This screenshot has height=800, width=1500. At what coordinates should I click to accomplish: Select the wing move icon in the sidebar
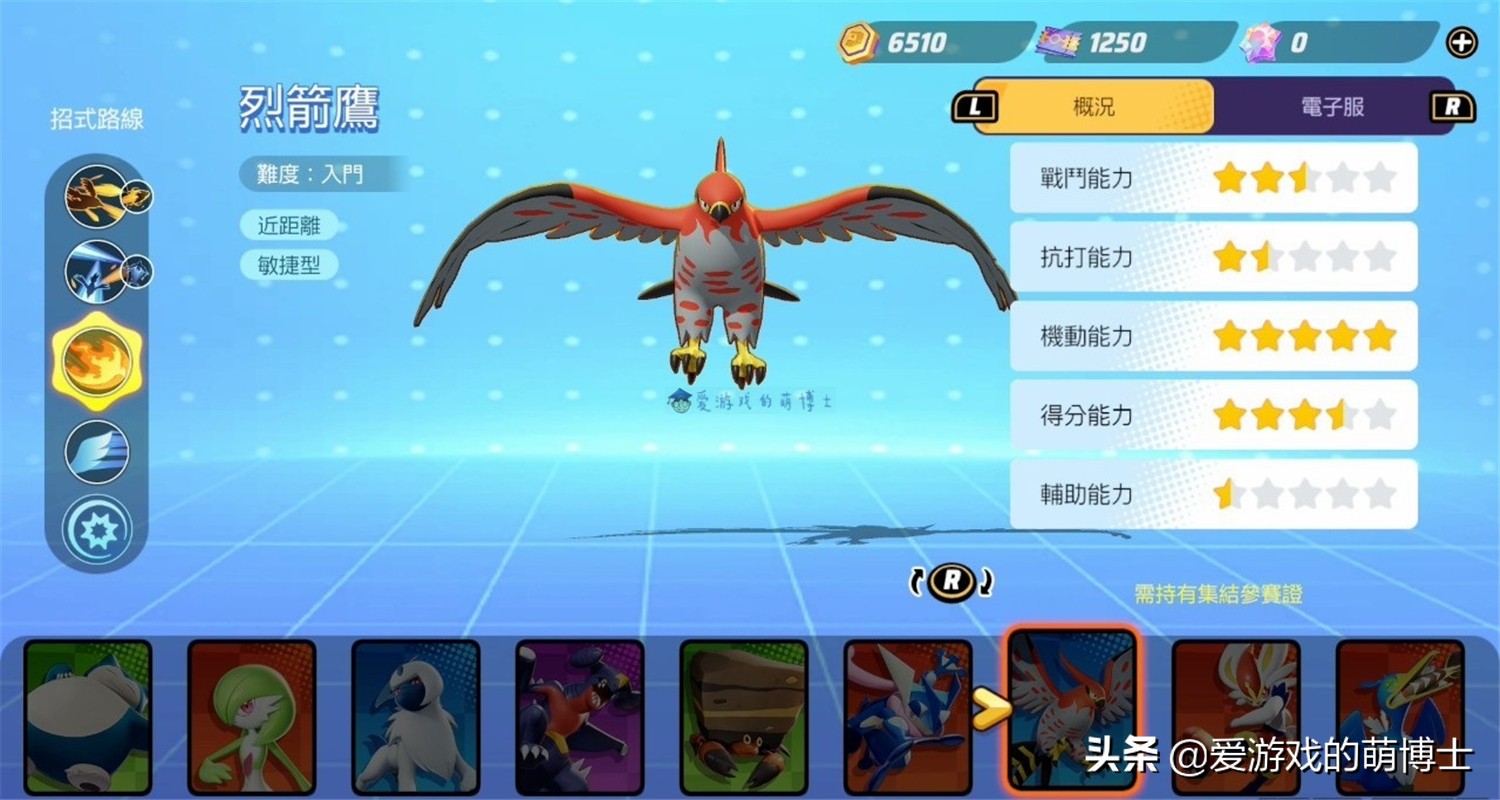tap(97, 451)
